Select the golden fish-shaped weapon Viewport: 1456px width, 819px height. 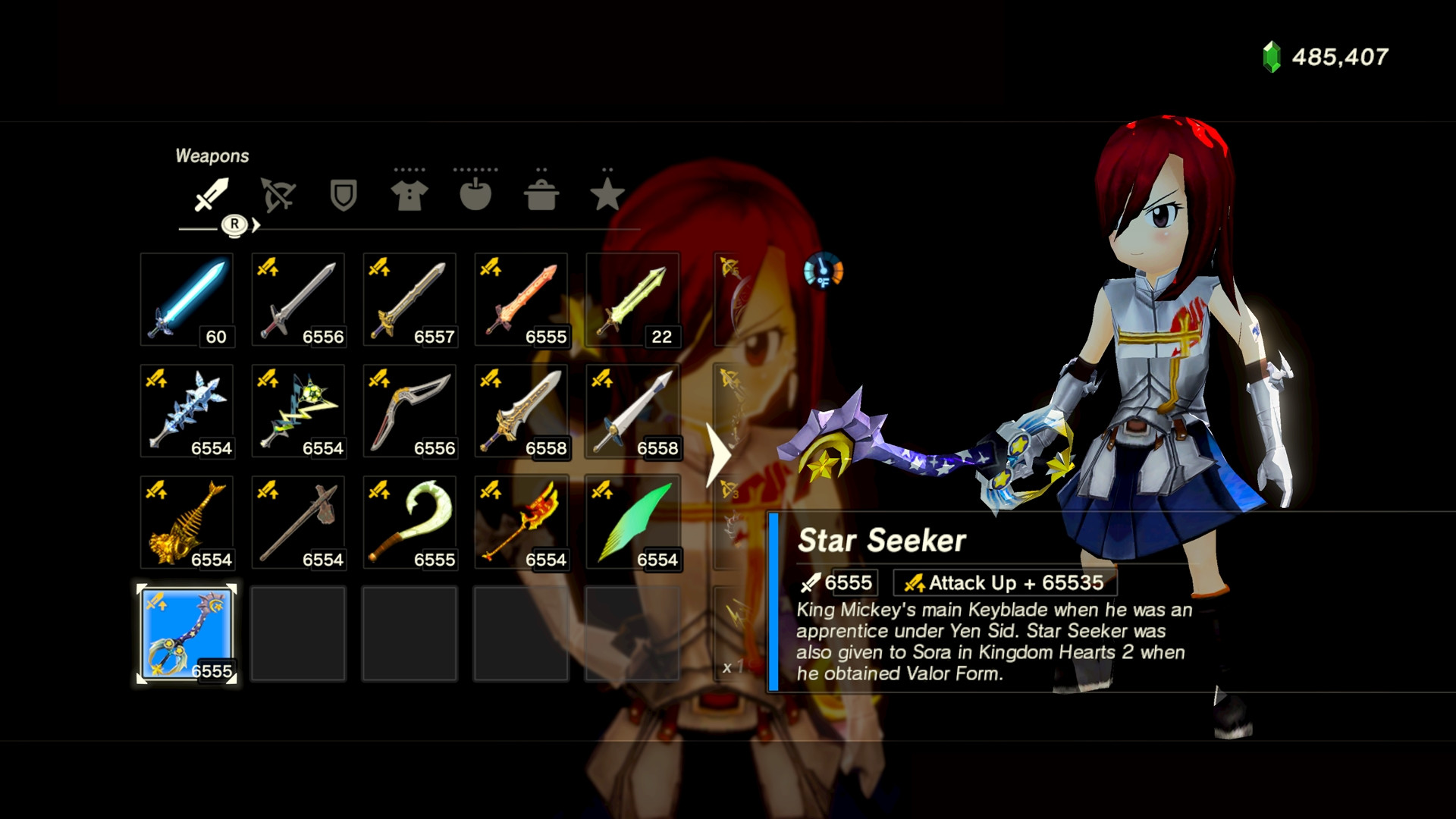[187, 523]
